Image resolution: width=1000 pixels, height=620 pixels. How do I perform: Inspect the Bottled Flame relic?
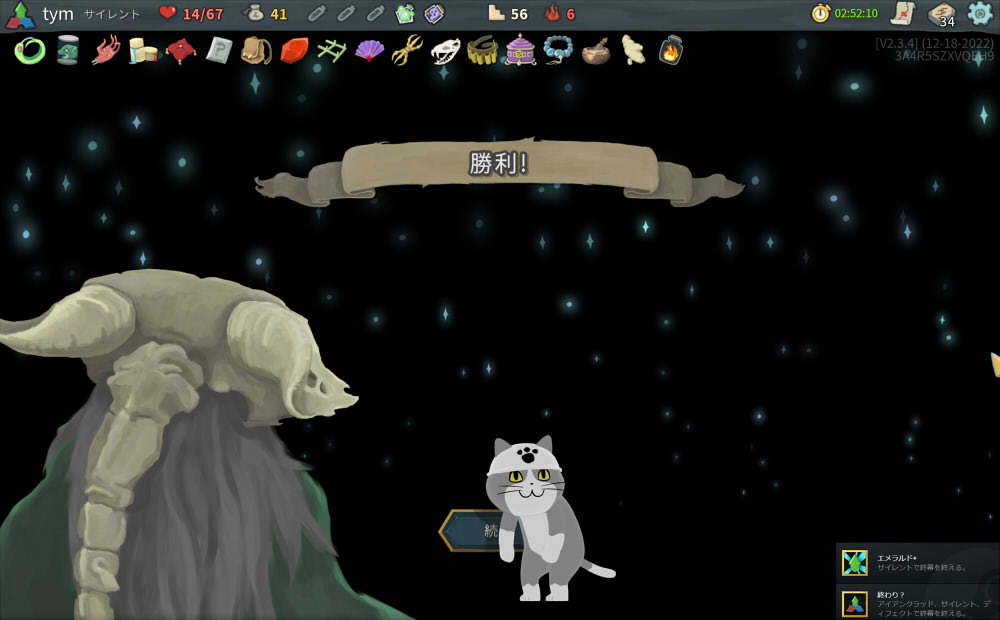coord(671,50)
